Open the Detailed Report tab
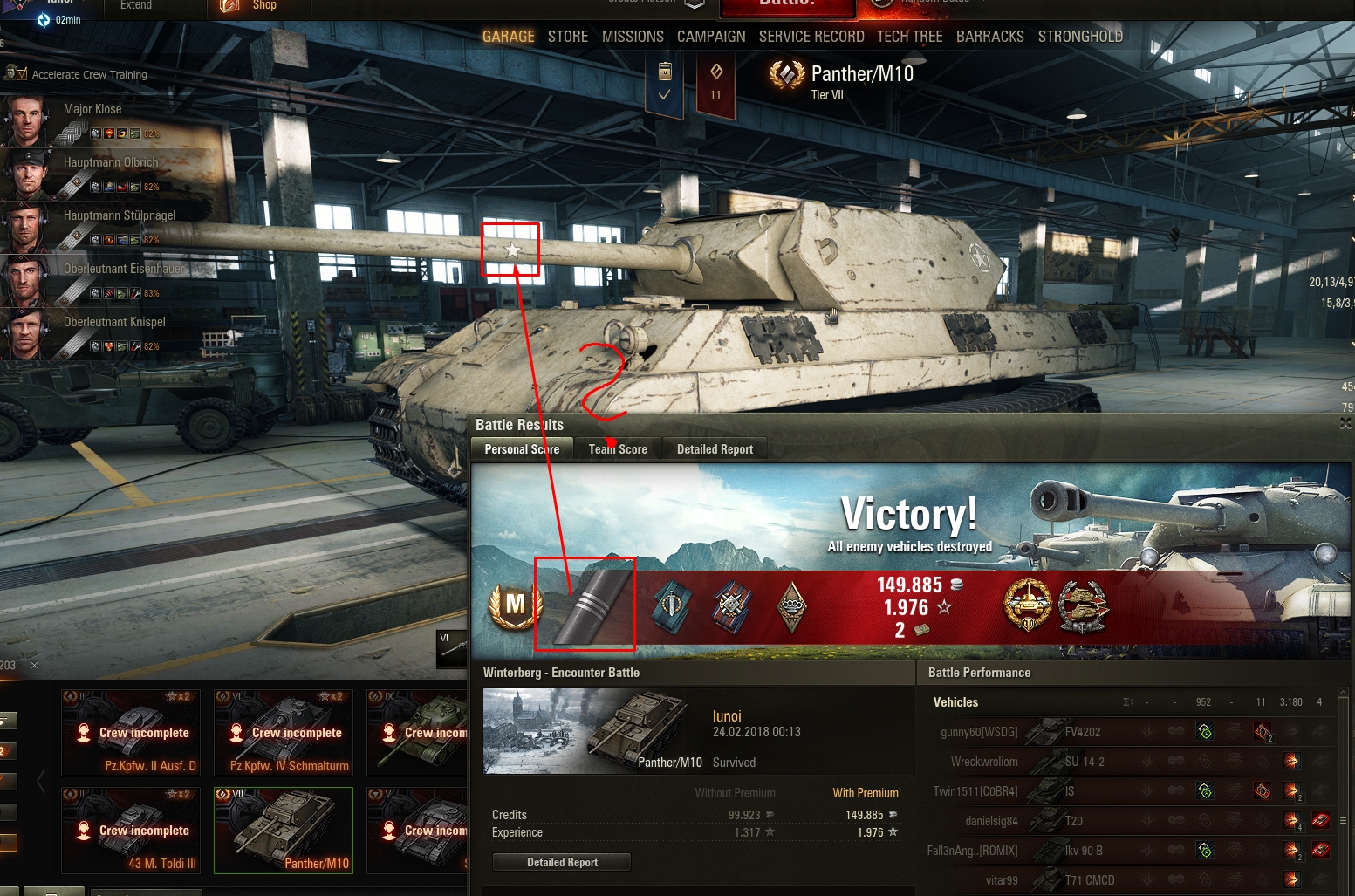Image resolution: width=1355 pixels, height=896 pixels. coord(715,449)
